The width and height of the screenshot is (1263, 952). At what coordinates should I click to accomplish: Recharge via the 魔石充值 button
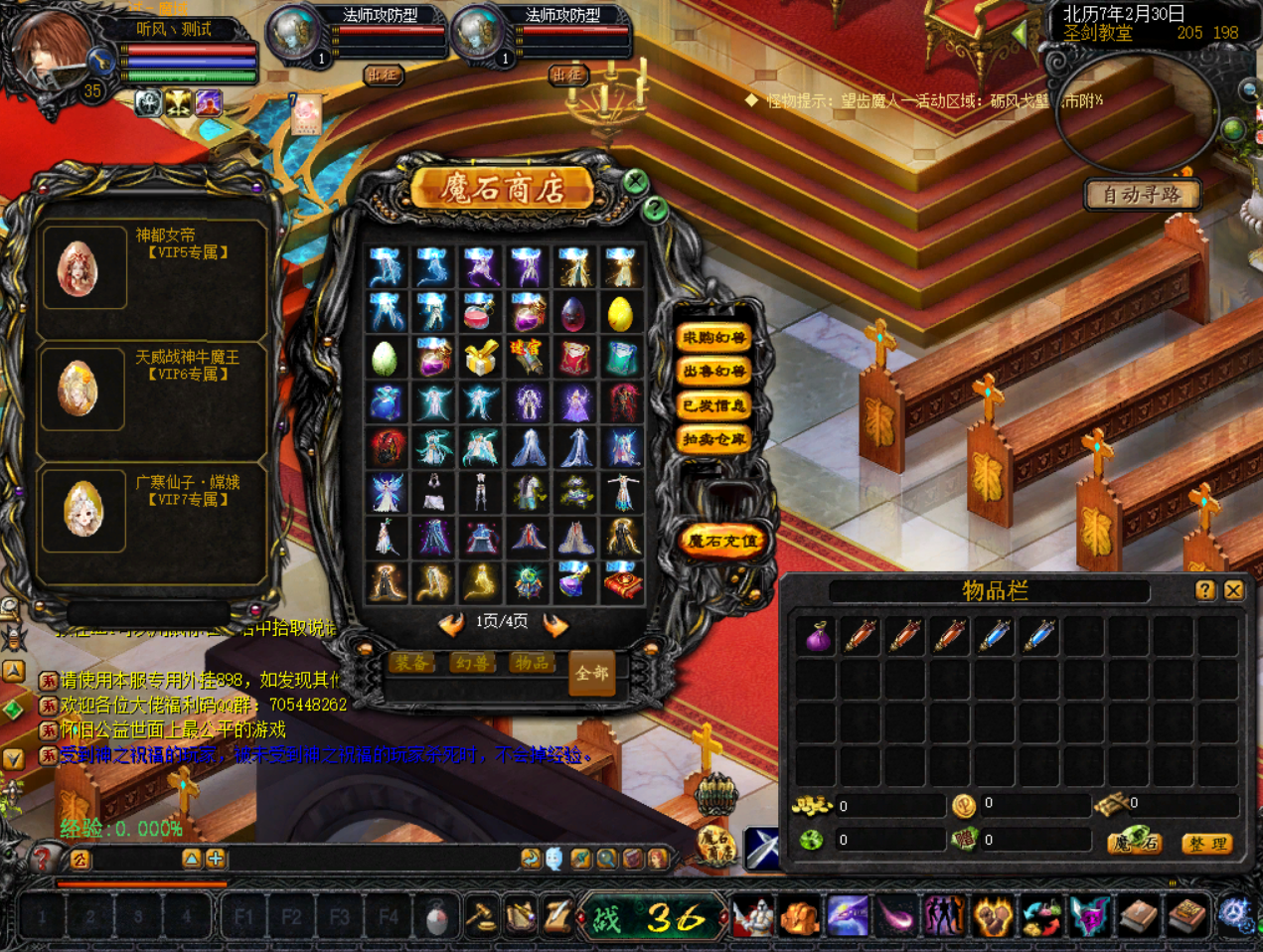(722, 542)
